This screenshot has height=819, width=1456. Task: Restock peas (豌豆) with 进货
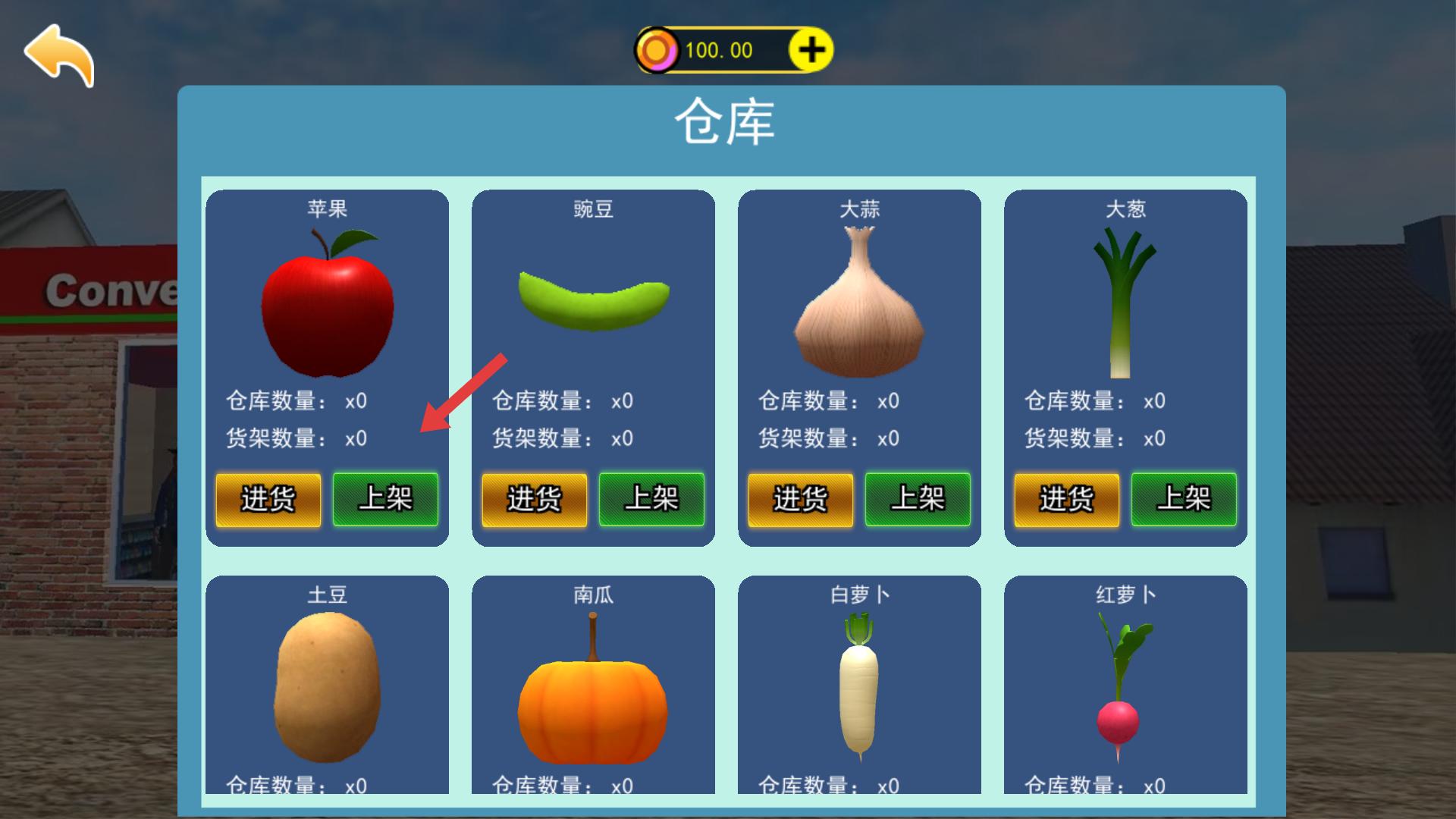click(535, 499)
